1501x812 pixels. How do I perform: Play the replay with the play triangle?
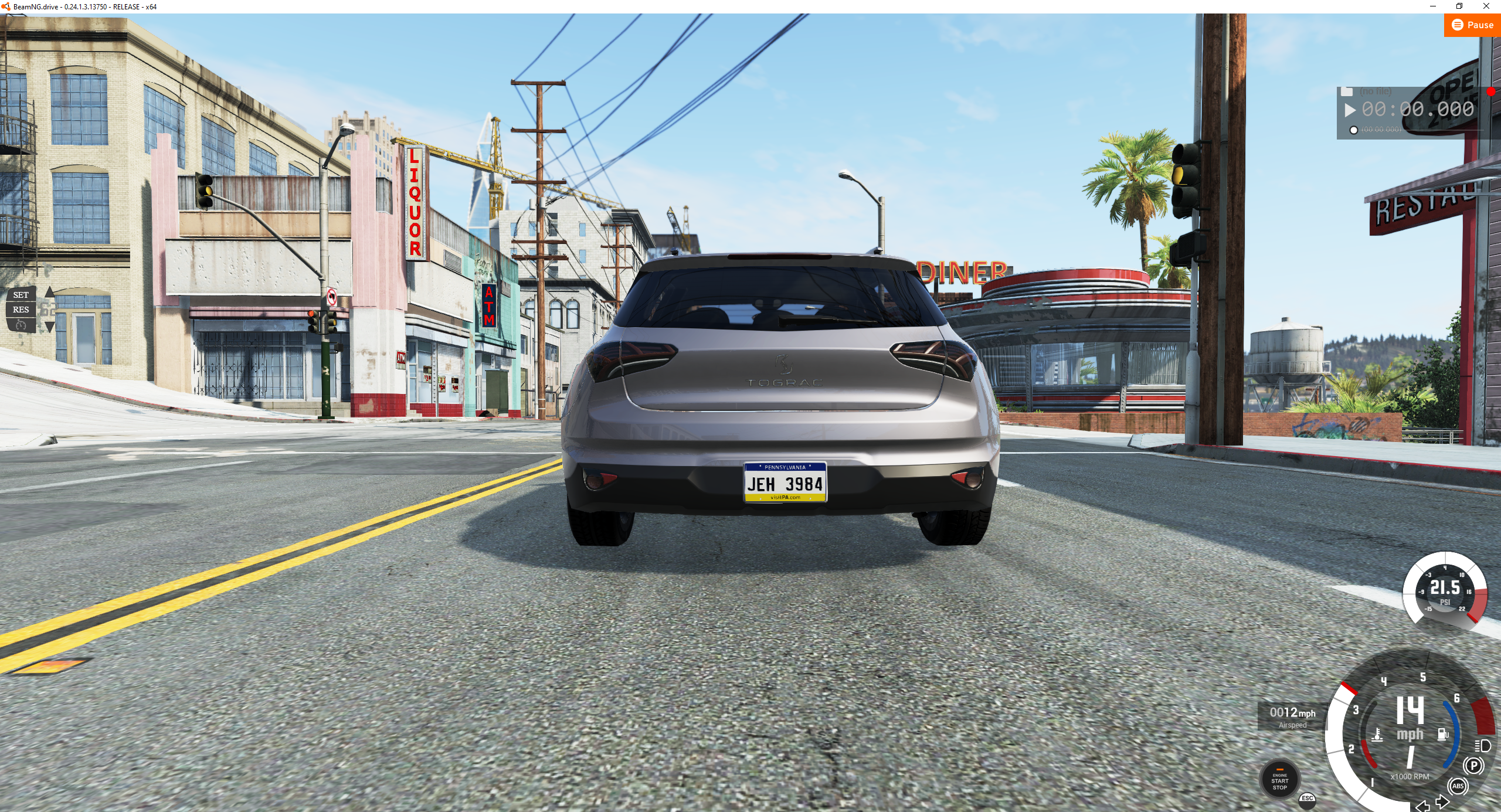tap(1351, 110)
